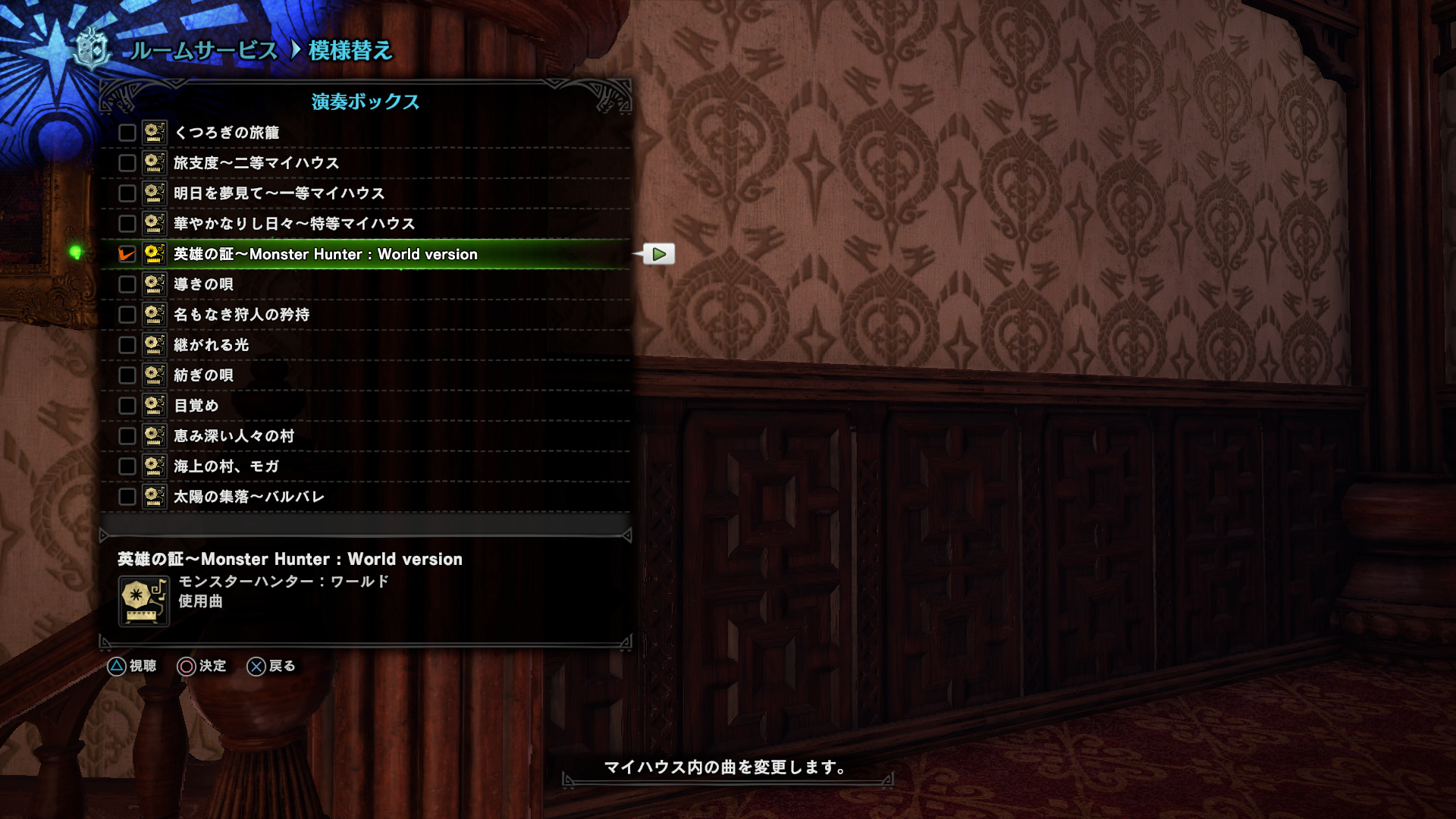Choose the 紡ぎの唄 entry
This screenshot has width=1456, height=819.
[203, 375]
